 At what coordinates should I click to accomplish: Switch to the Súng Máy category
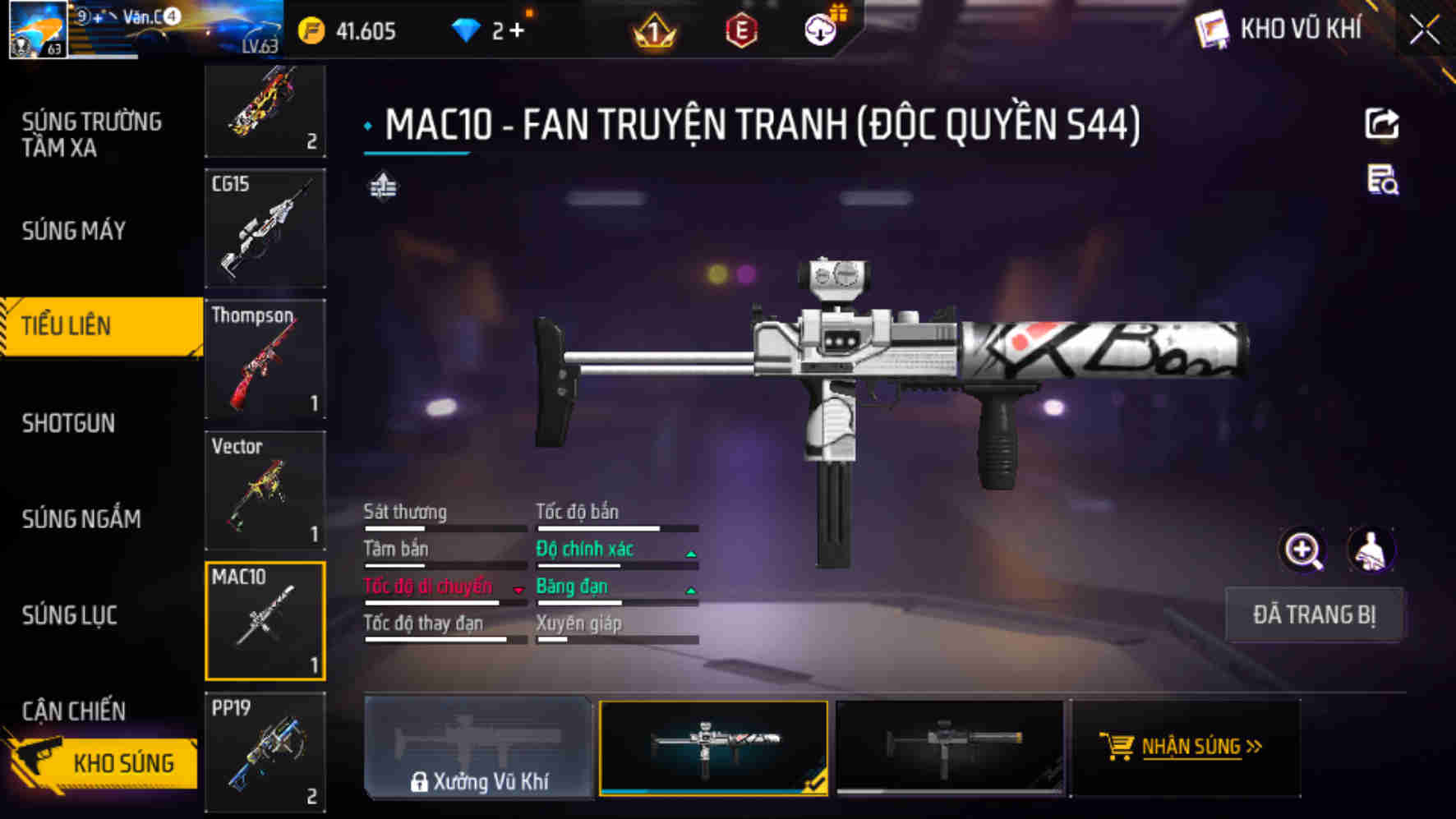(74, 231)
